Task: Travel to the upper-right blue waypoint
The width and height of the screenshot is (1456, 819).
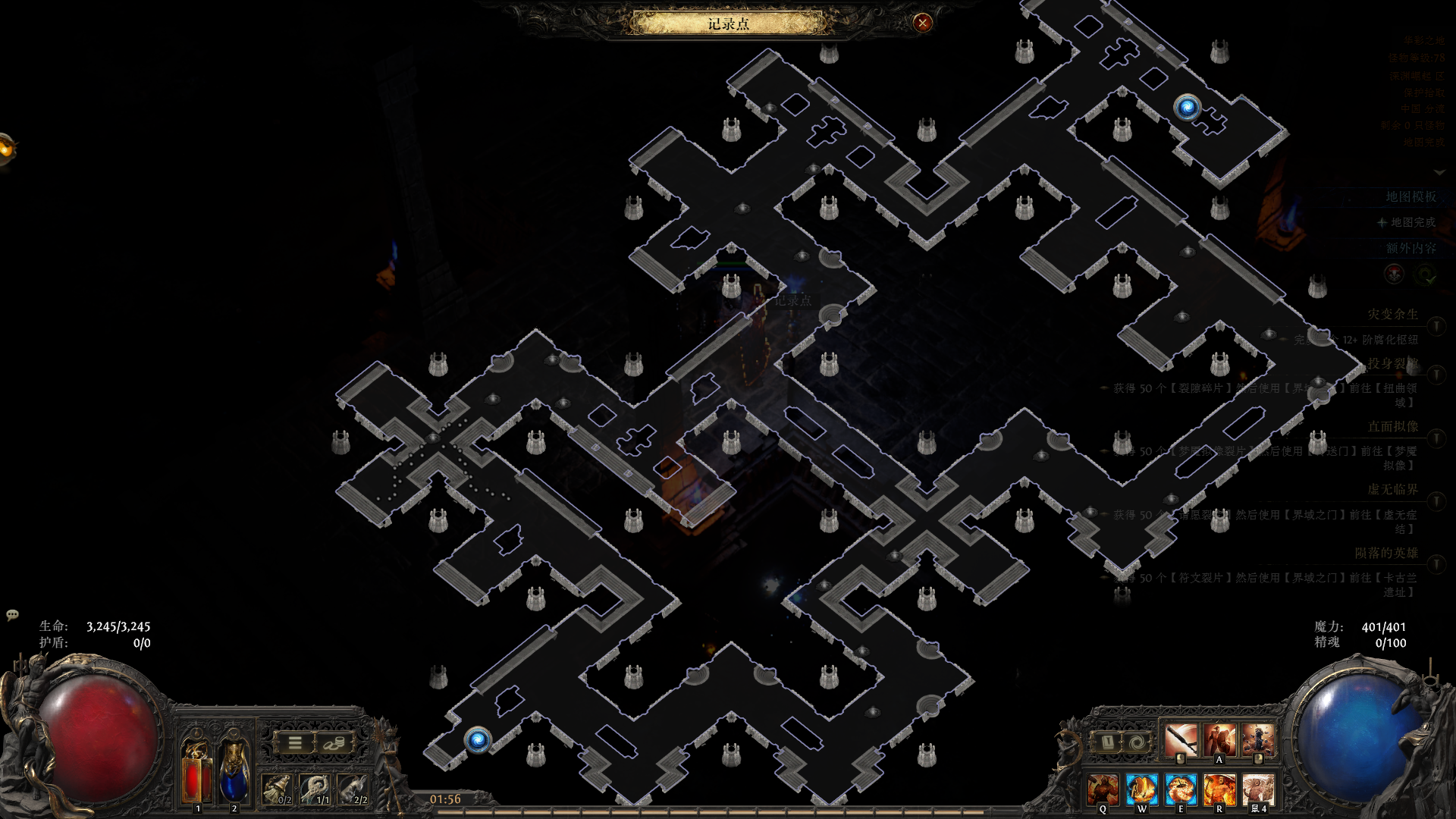Action: click(x=1187, y=107)
